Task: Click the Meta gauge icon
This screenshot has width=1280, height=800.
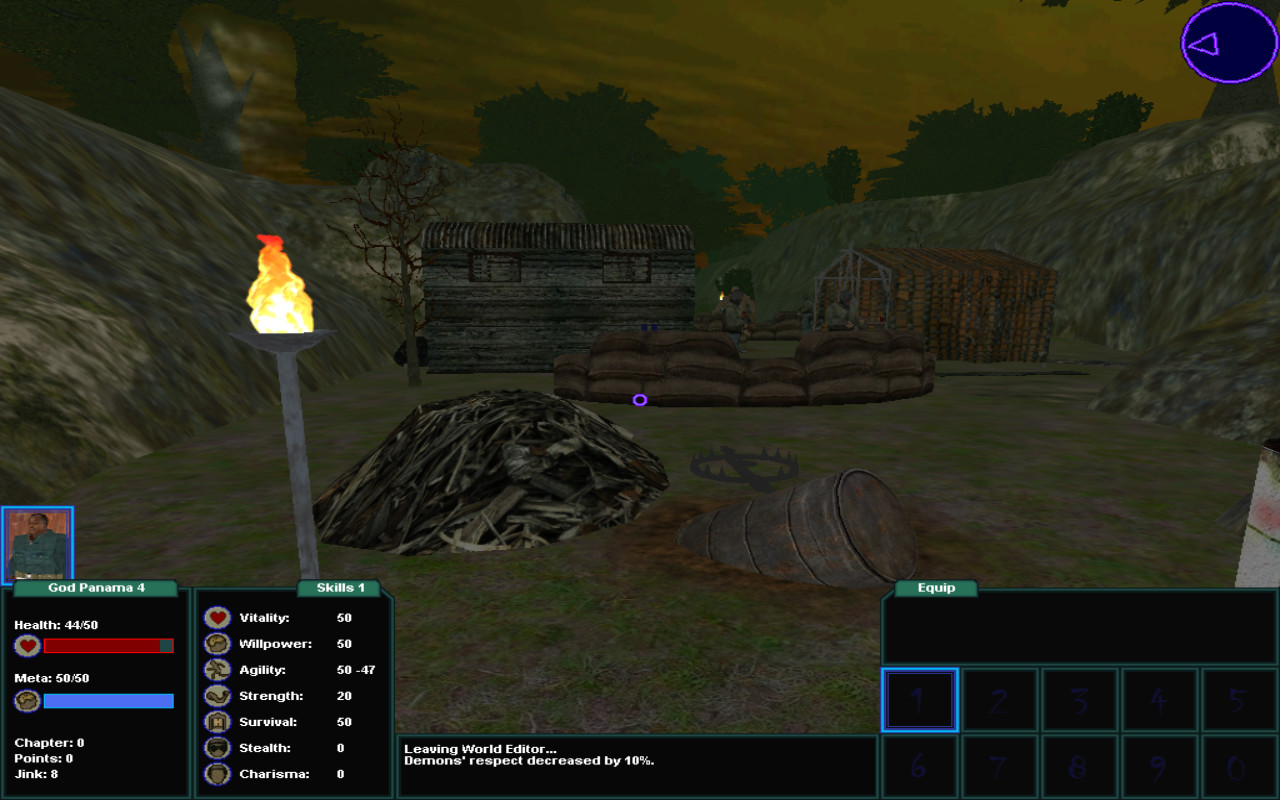Action: 25,701
